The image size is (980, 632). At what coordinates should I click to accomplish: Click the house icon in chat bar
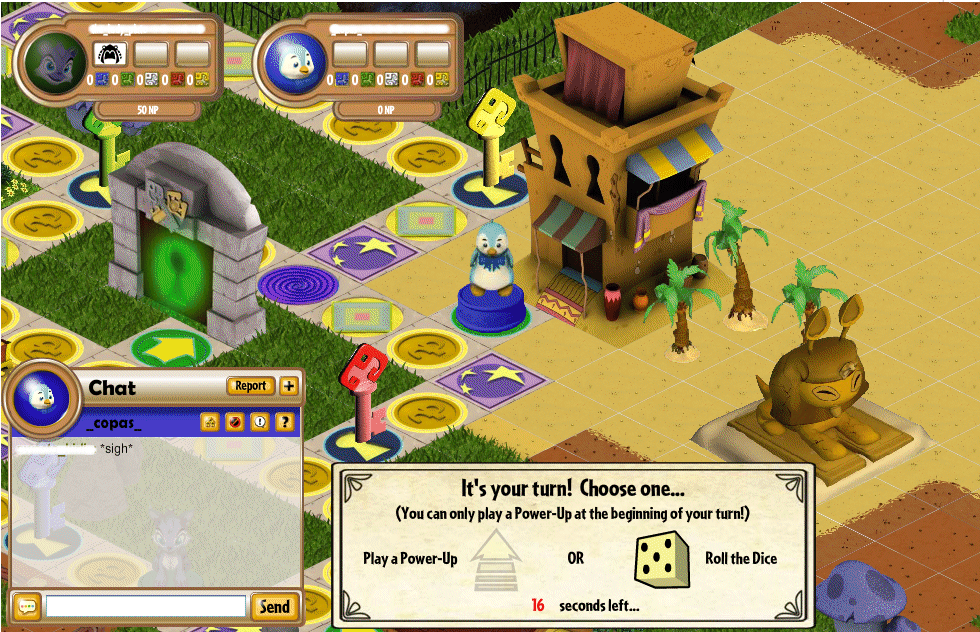coord(210,422)
